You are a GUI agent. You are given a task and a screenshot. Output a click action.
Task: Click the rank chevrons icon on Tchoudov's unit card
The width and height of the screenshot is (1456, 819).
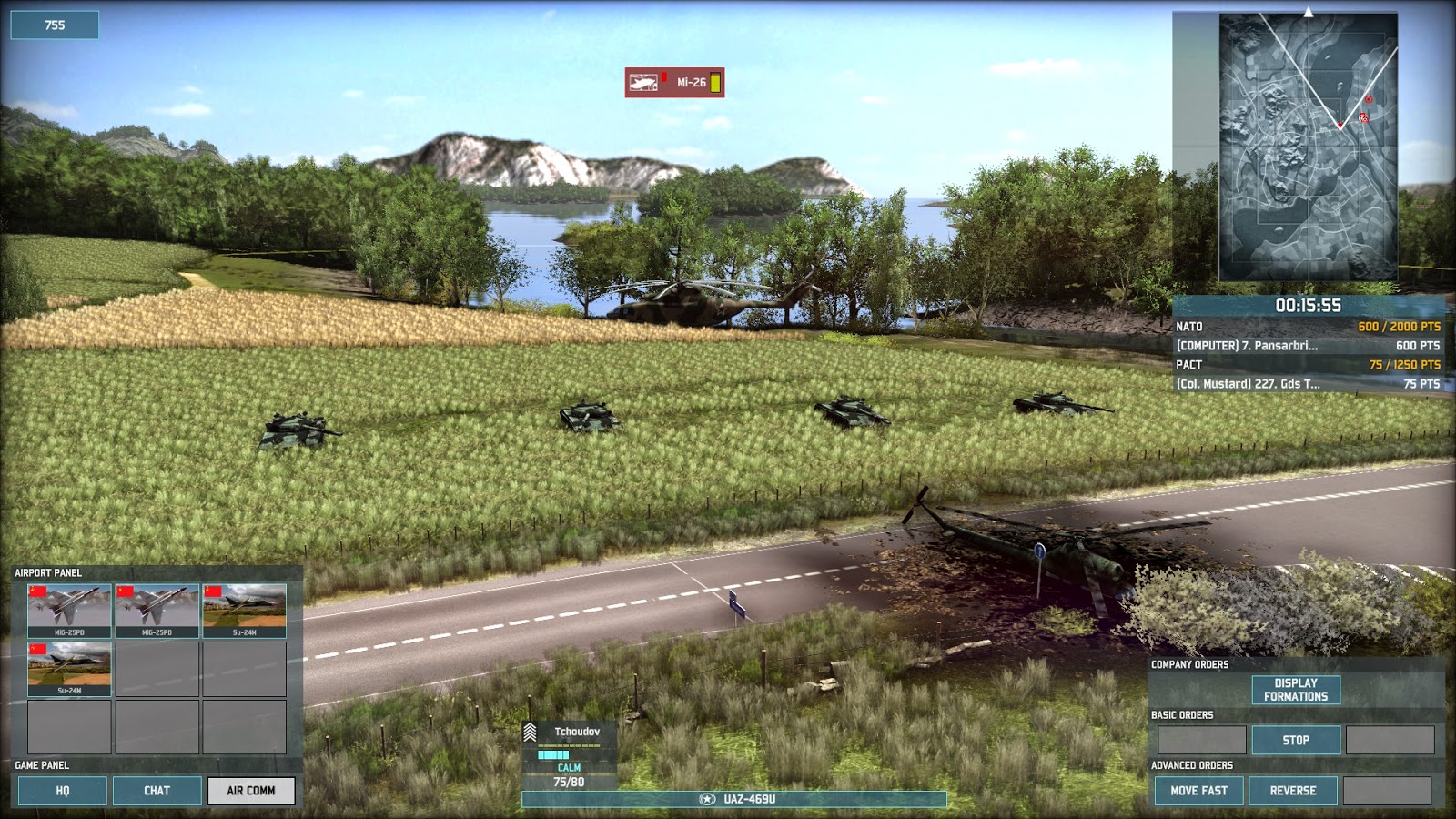tap(531, 730)
